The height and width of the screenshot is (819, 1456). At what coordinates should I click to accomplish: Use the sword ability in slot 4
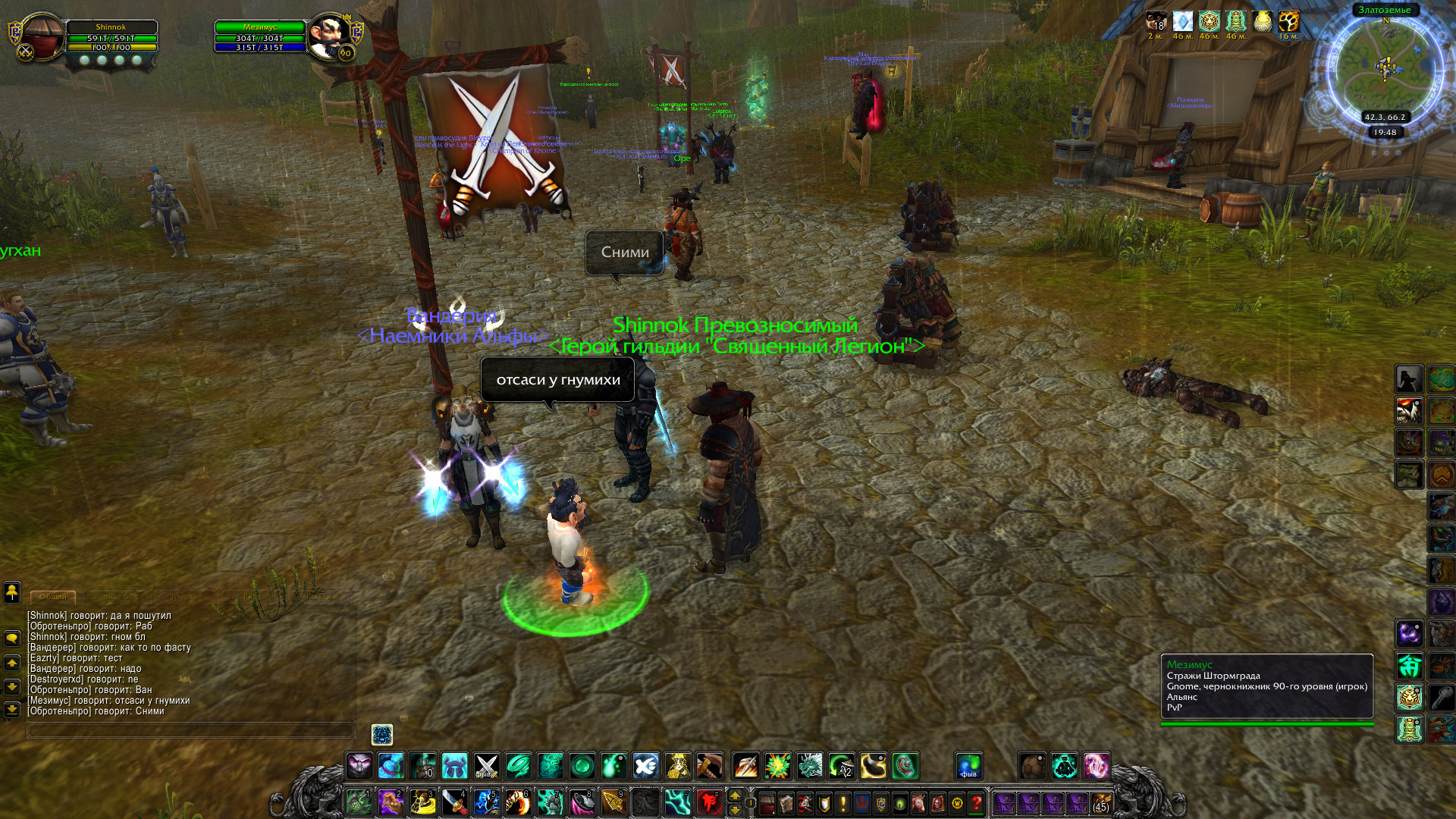pyautogui.click(x=455, y=802)
